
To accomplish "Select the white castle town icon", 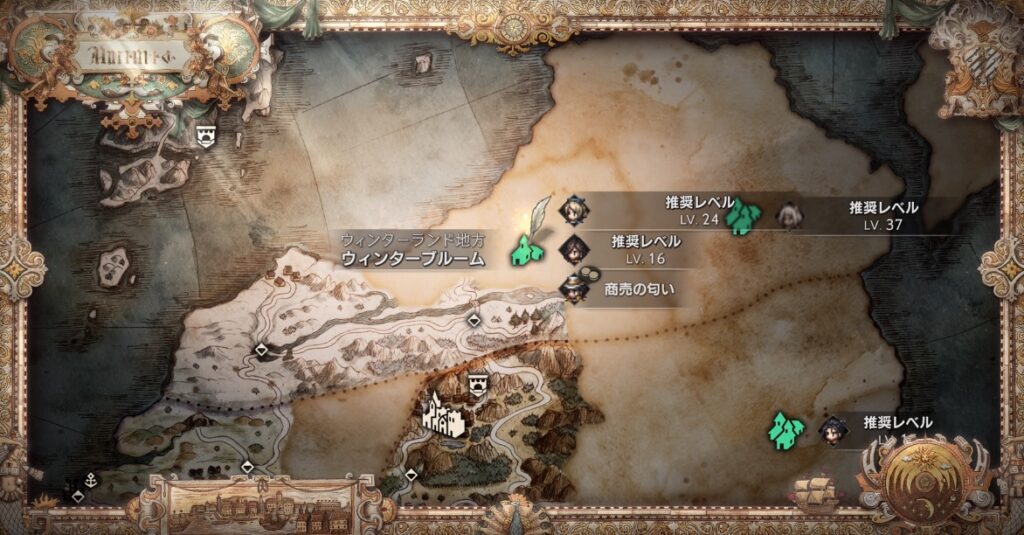I will coord(443,414).
